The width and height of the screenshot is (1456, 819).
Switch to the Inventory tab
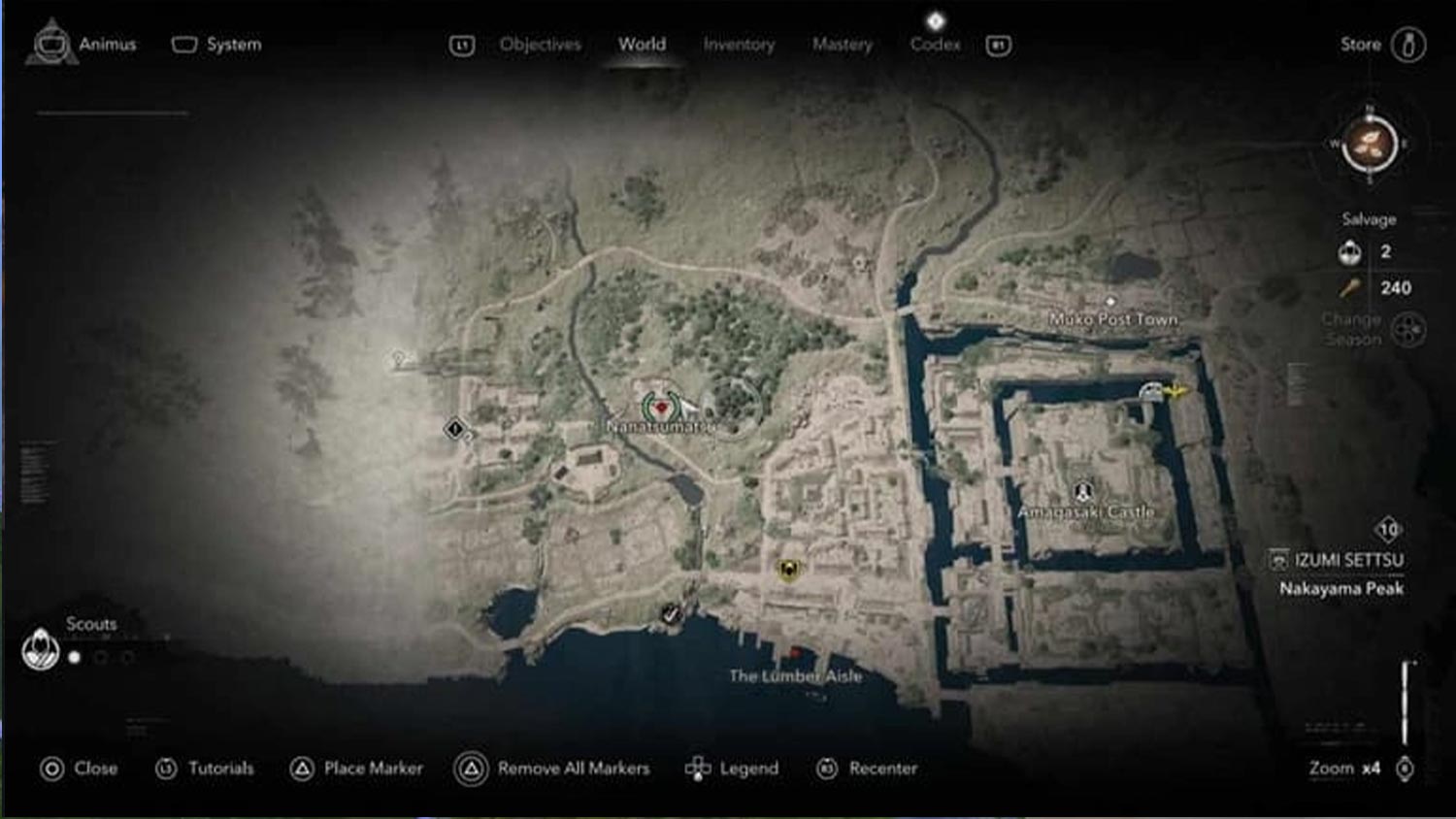739,45
